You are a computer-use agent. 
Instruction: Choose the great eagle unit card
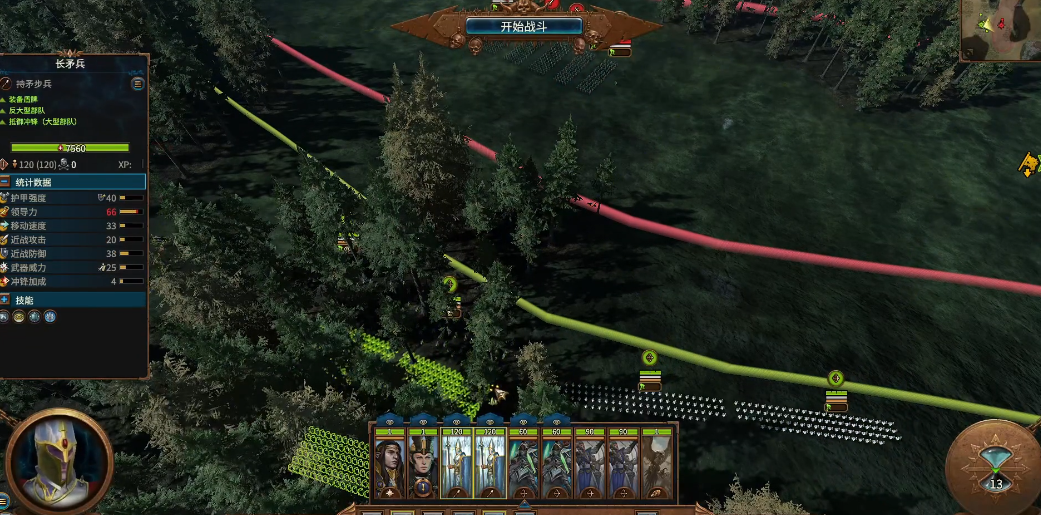coord(657,465)
